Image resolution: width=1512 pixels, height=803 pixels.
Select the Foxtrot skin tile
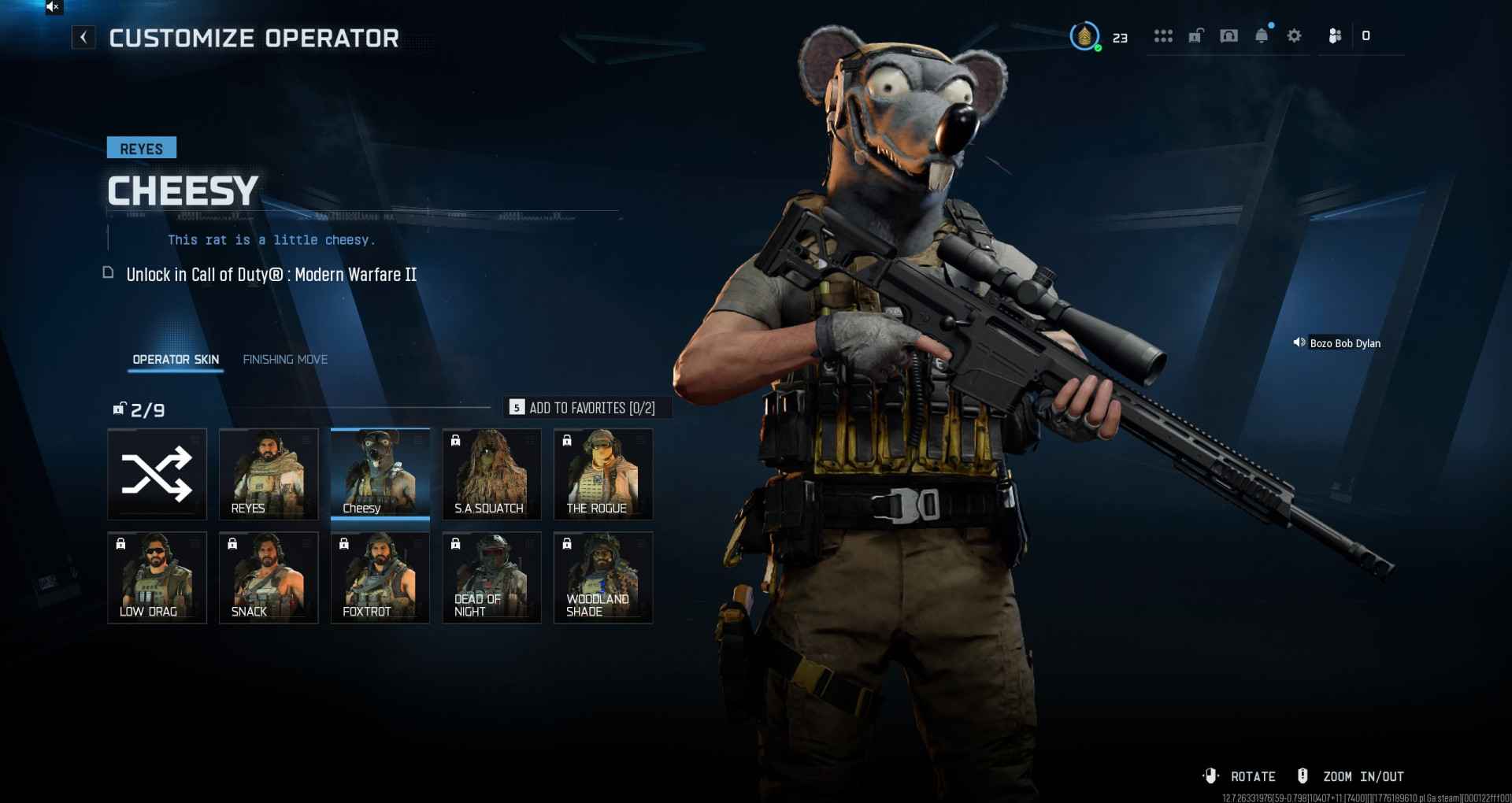[380, 578]
